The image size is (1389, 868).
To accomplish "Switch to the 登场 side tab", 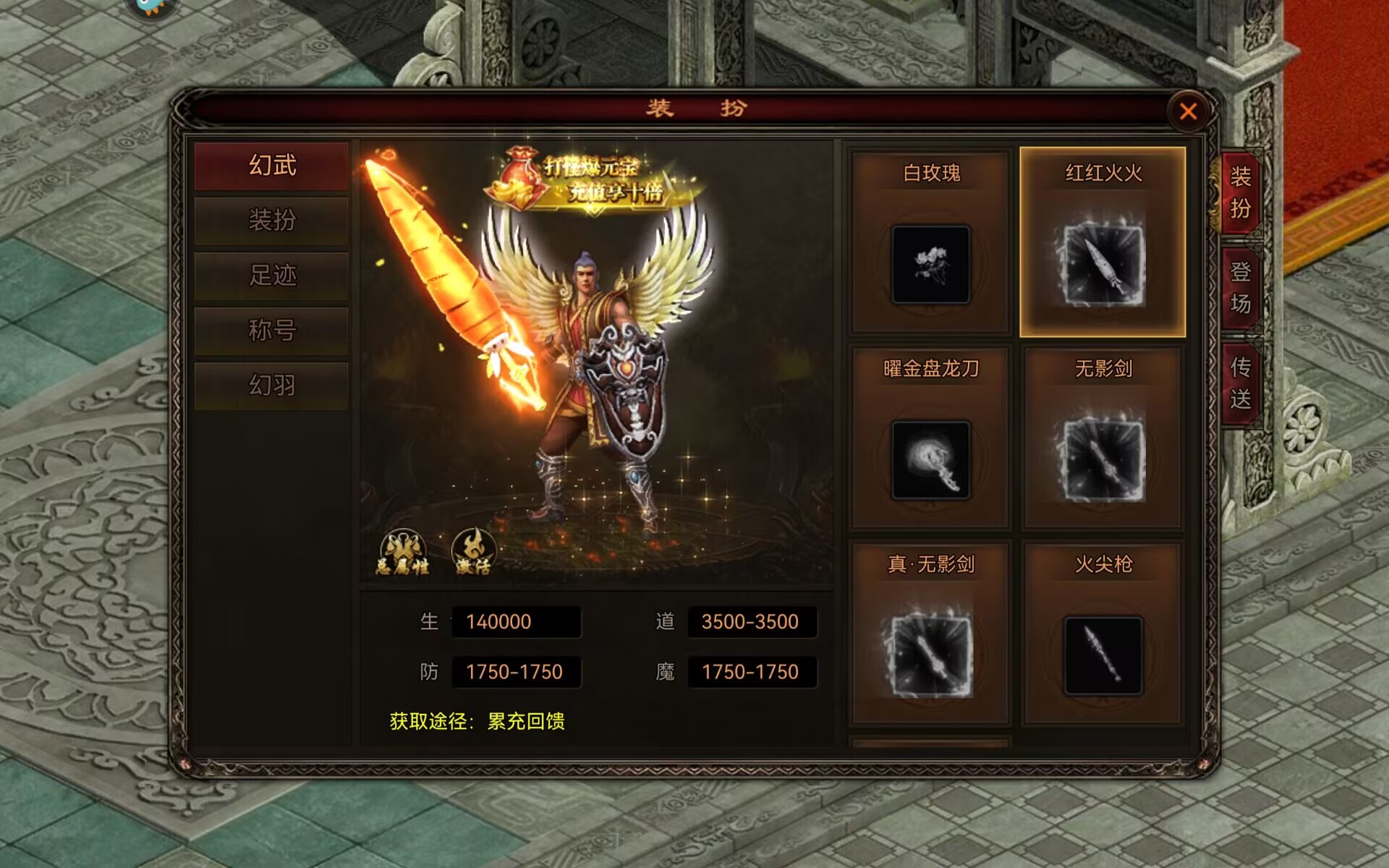I will [1240, 288].
